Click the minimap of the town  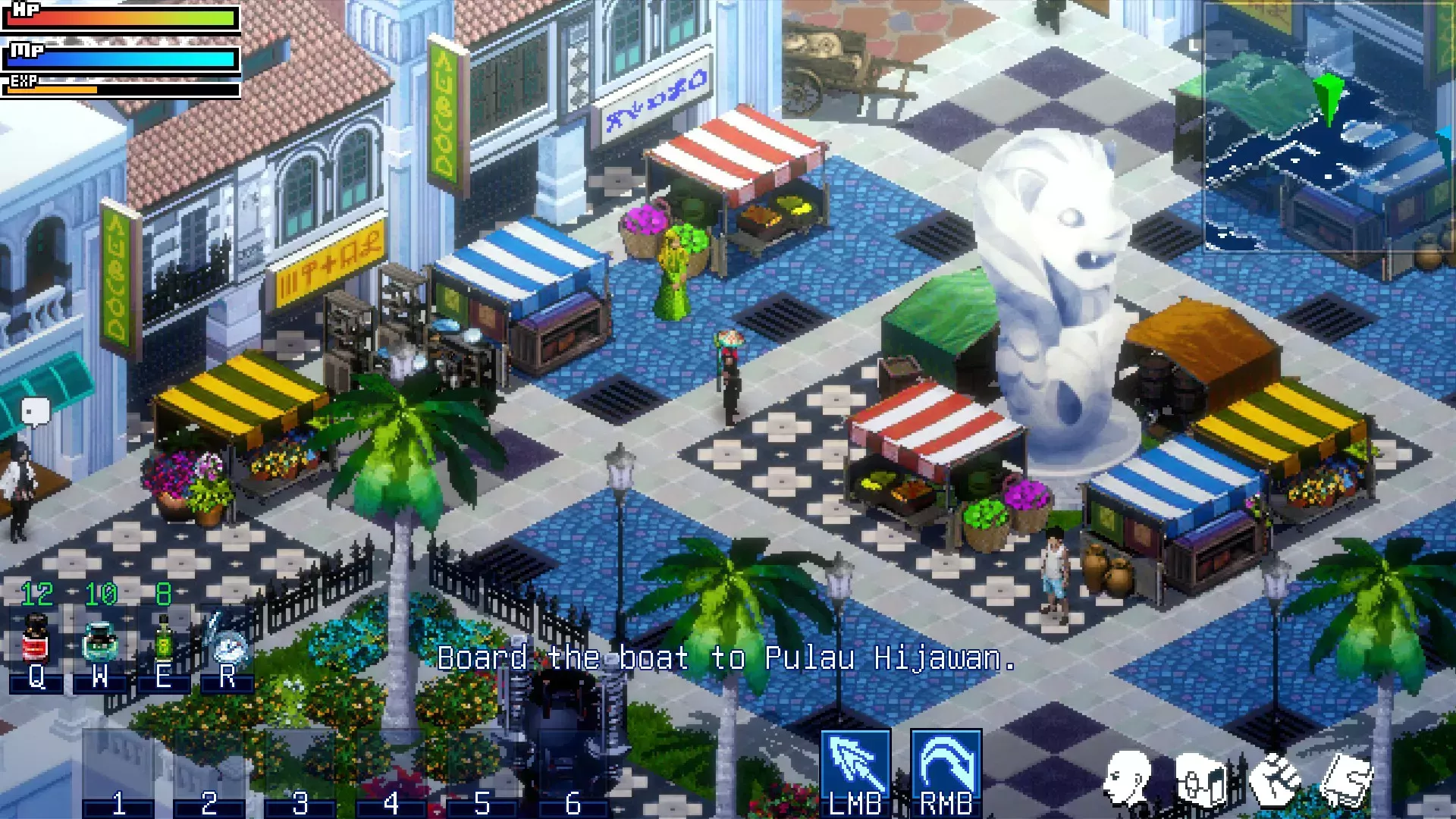[x=1327, y=125]
